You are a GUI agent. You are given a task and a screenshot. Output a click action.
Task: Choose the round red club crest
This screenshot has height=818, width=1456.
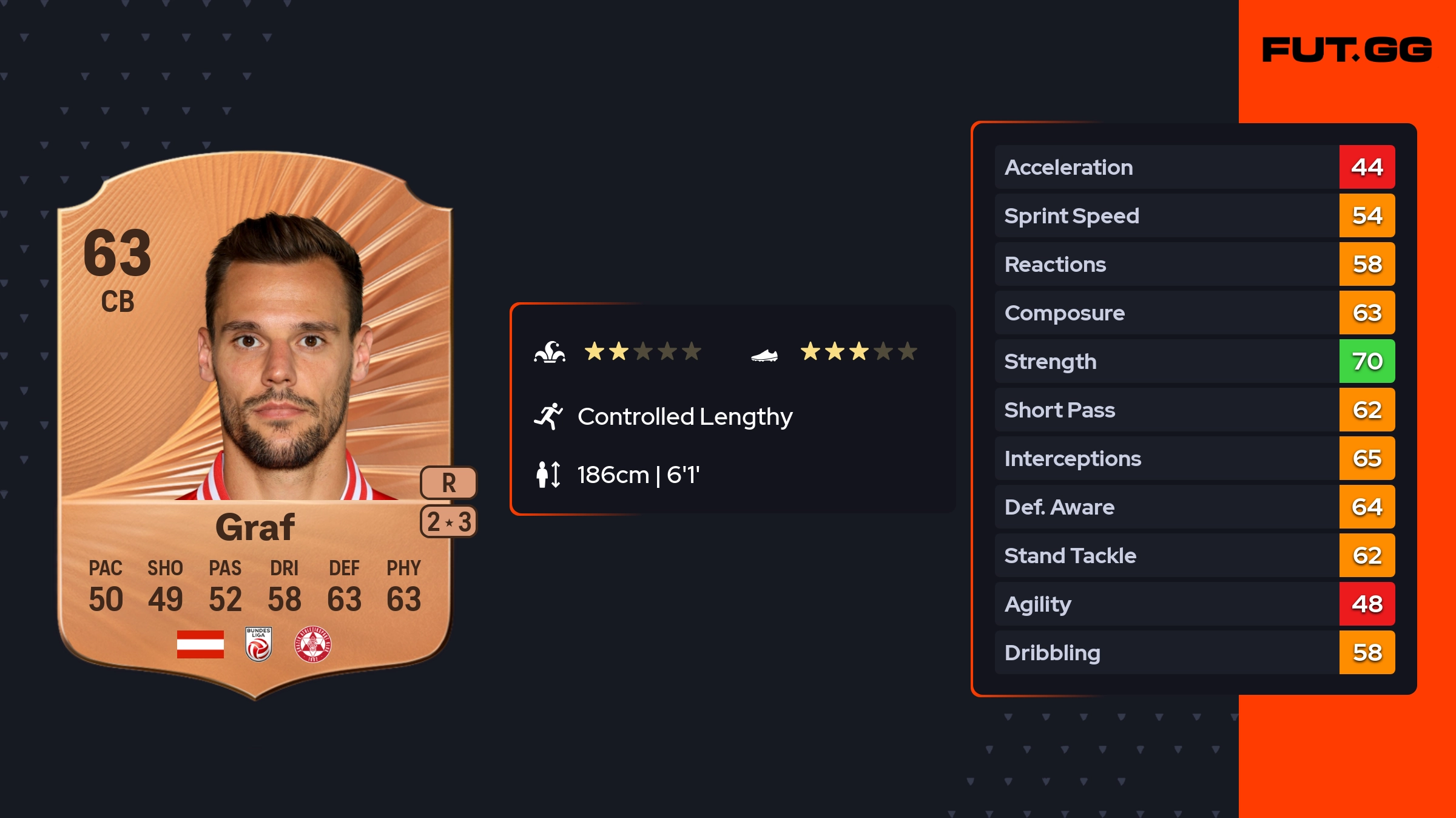click(x=313, y=644)
